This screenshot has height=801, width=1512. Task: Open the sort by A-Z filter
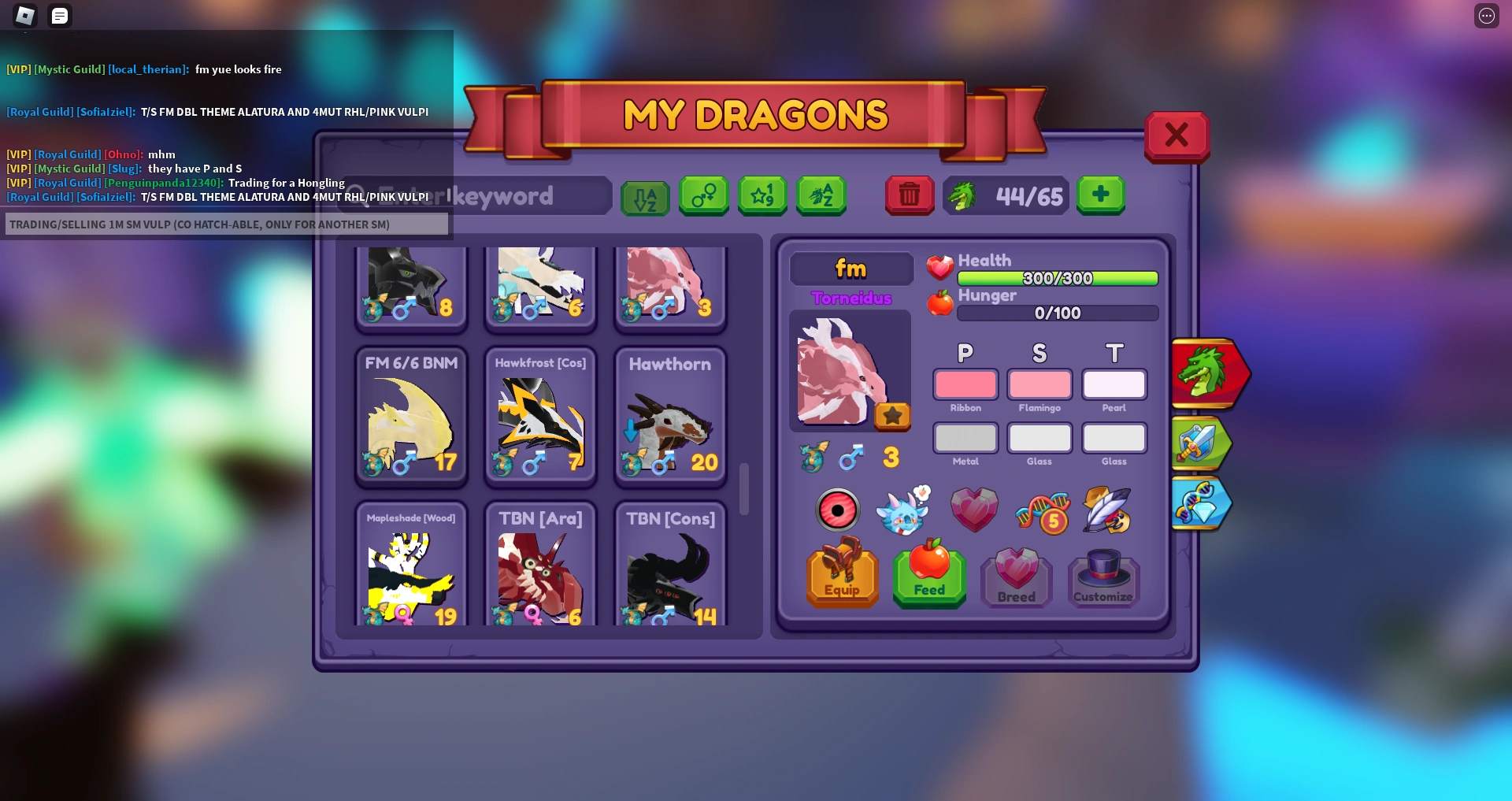pos(645,196)
